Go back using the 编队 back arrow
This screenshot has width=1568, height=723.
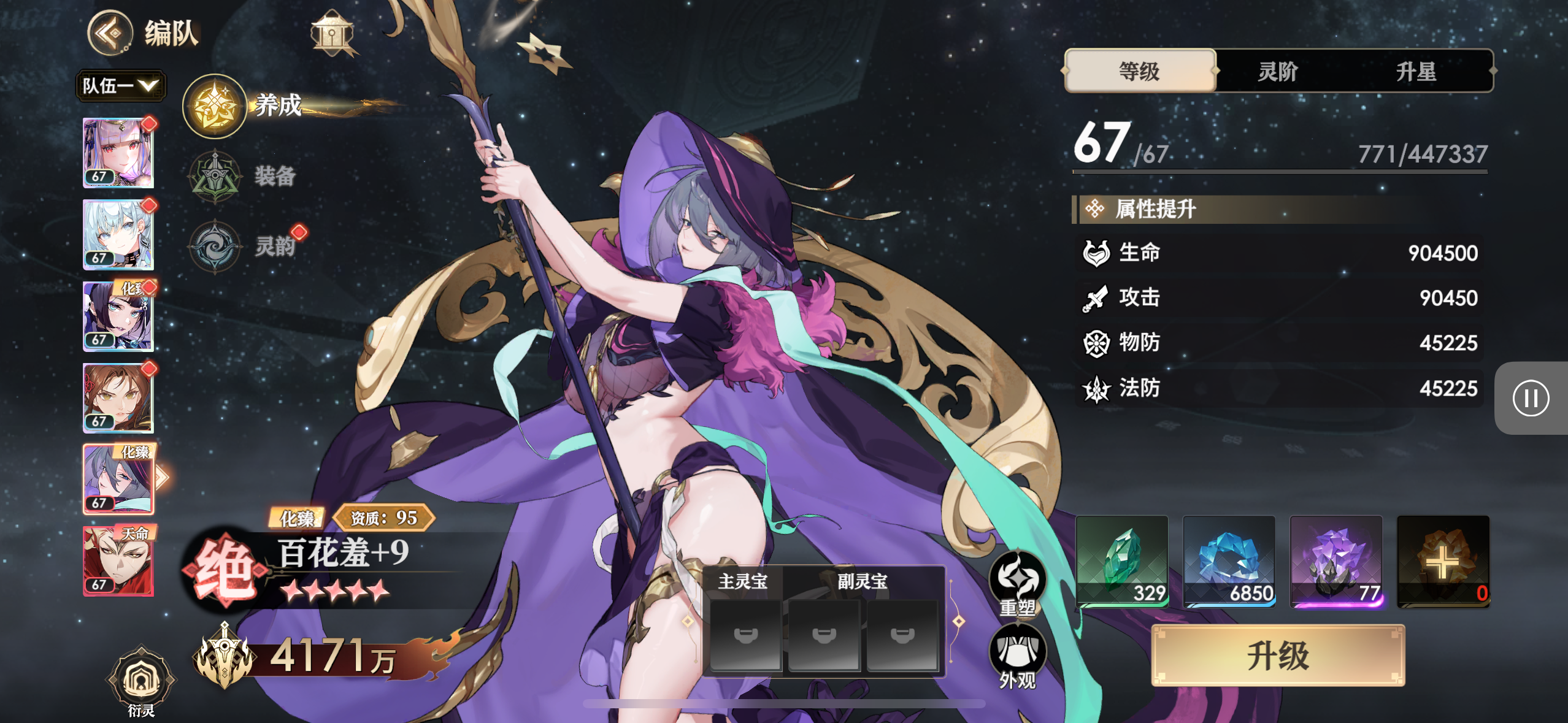tap(110, 33)
